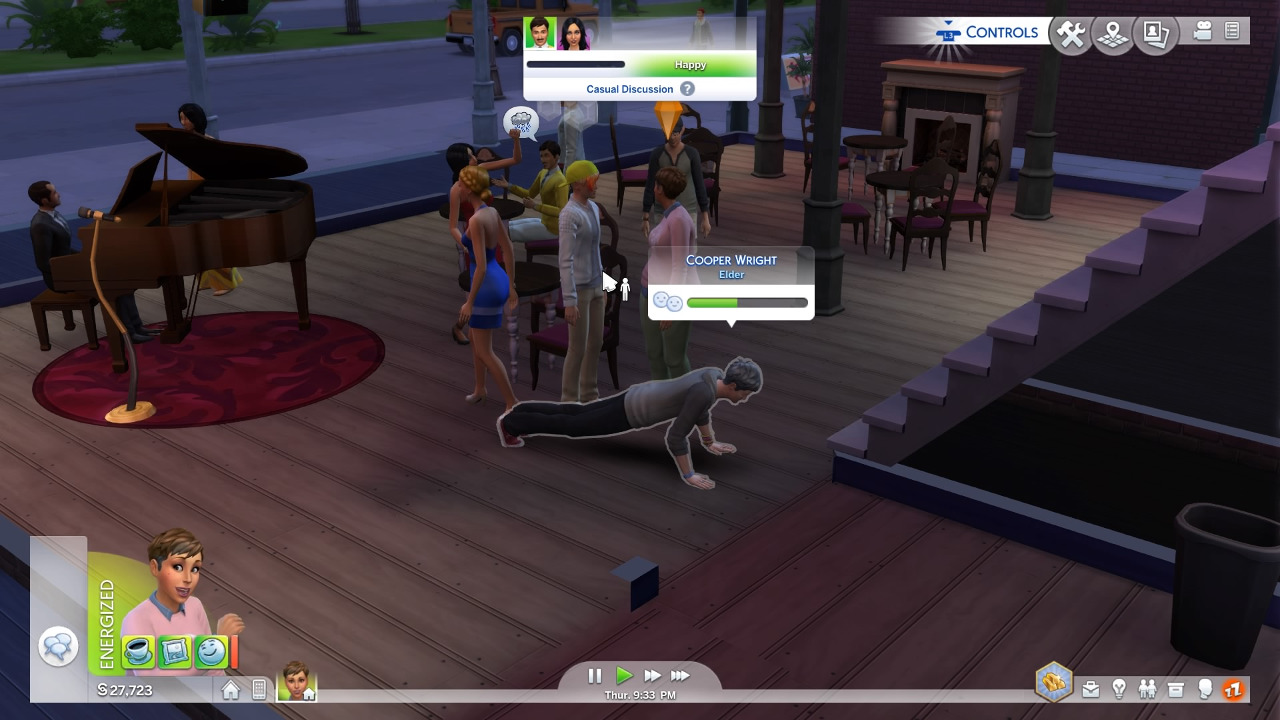Set game speed to fast forward
This screenshot has width=1280, height=720.
[652, 676]
